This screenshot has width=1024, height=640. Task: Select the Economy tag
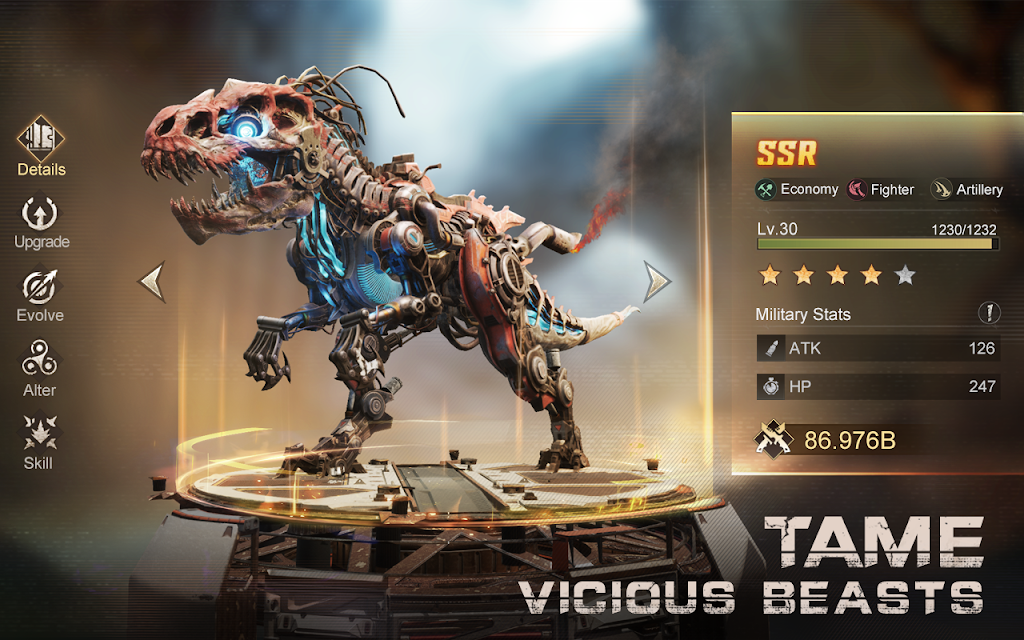click(x=797, y=189)
